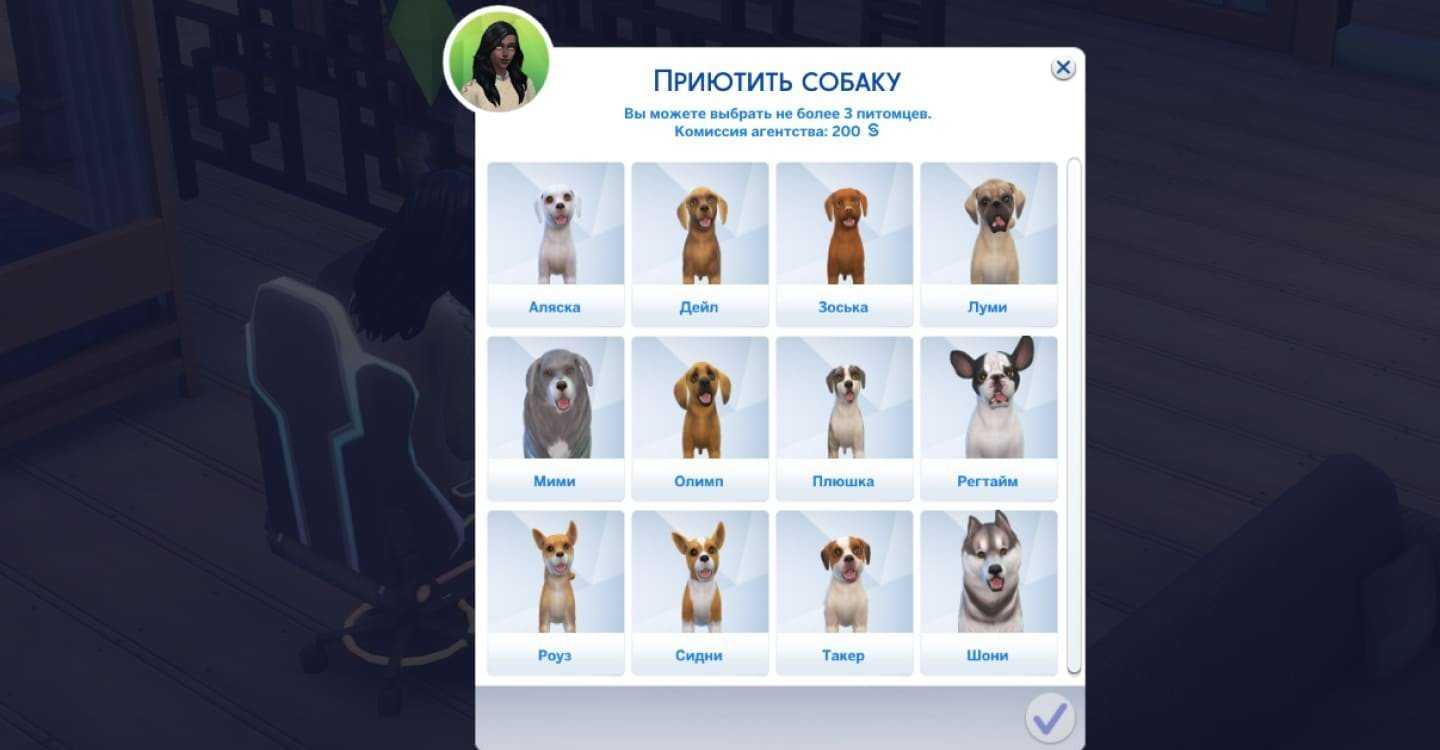
Task: Select the white dog named Аляска
Action: point(555,243)
